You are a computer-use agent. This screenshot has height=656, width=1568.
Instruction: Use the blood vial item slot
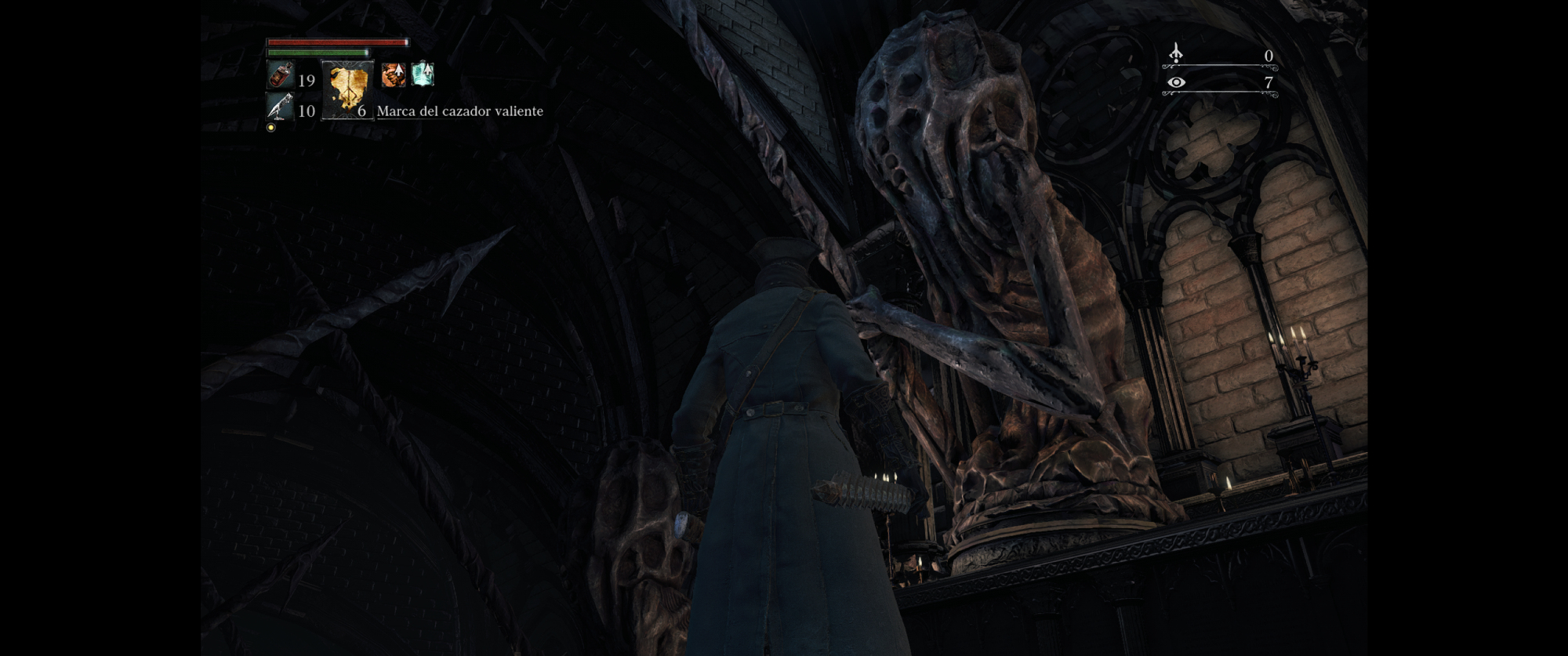(x=281, y=76)
